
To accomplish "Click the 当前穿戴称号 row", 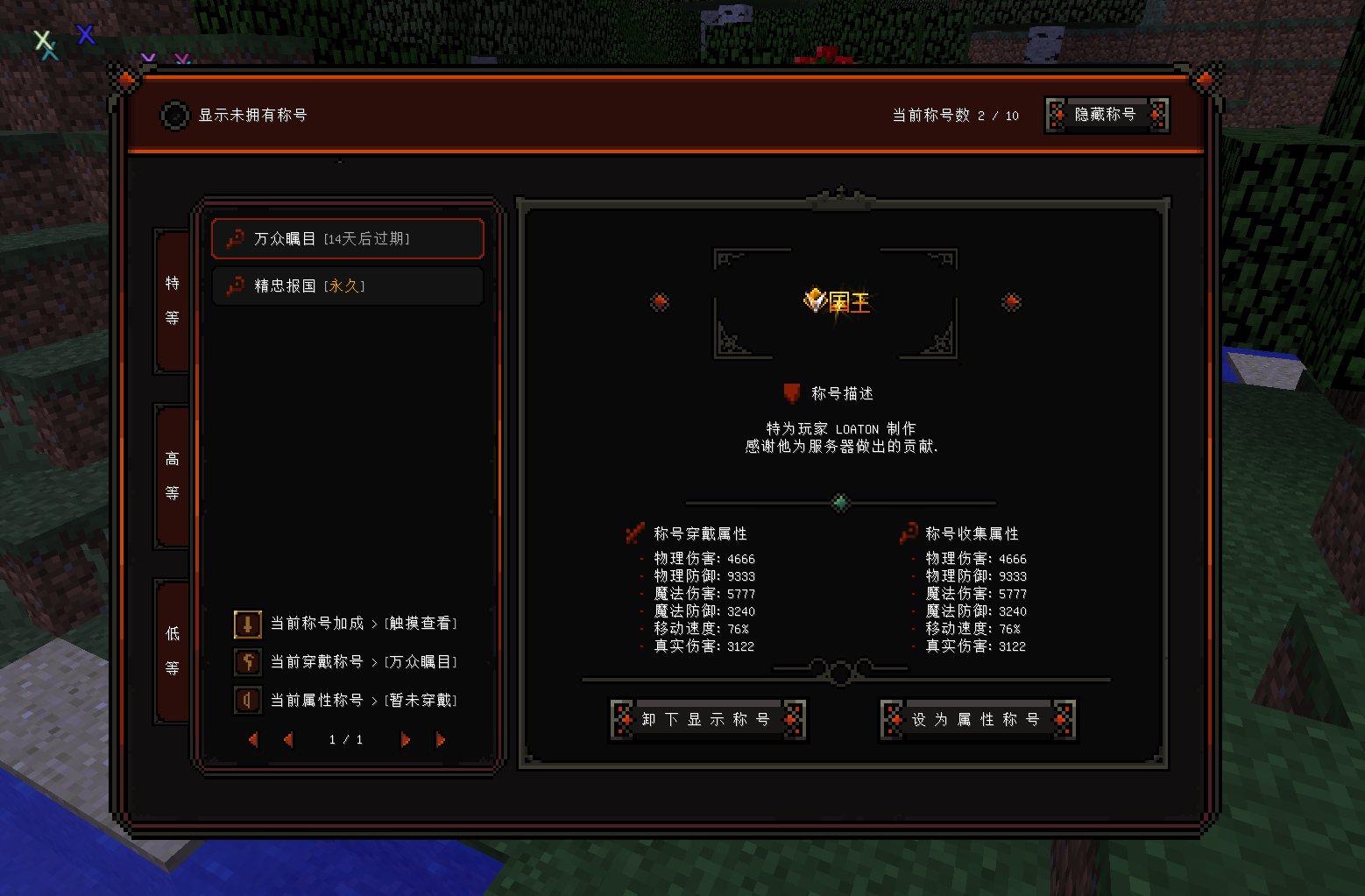I will pos(345,662).
